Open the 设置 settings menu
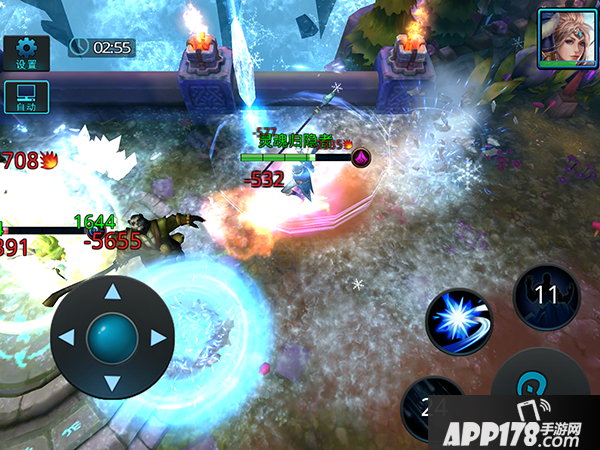The height and width of the screenshot is (450, 600). (26, 54)
